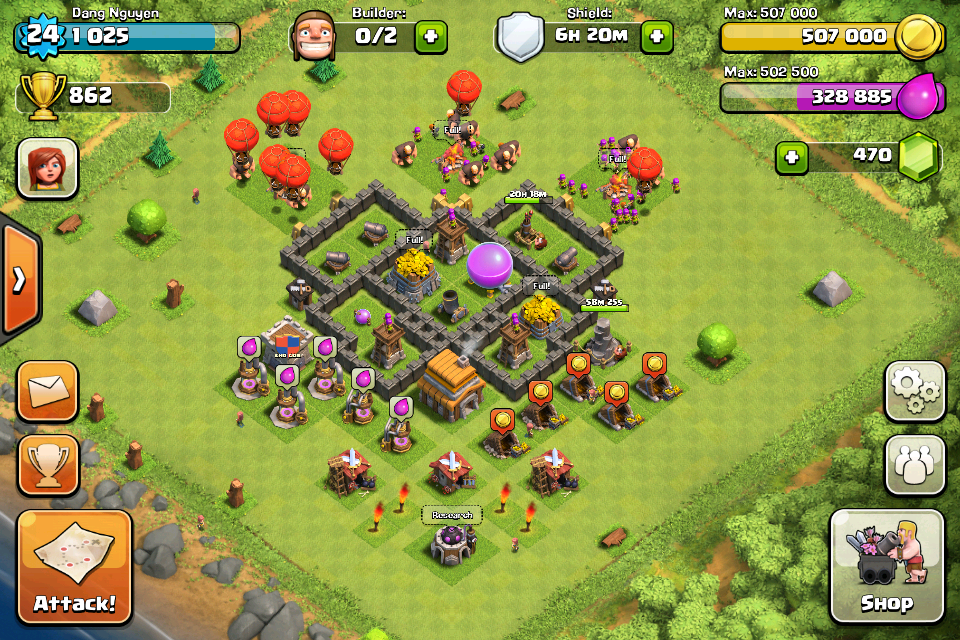The image size is (960, 640).
Task: Tap the gold trophy count icon
Action: coord(42,97)
